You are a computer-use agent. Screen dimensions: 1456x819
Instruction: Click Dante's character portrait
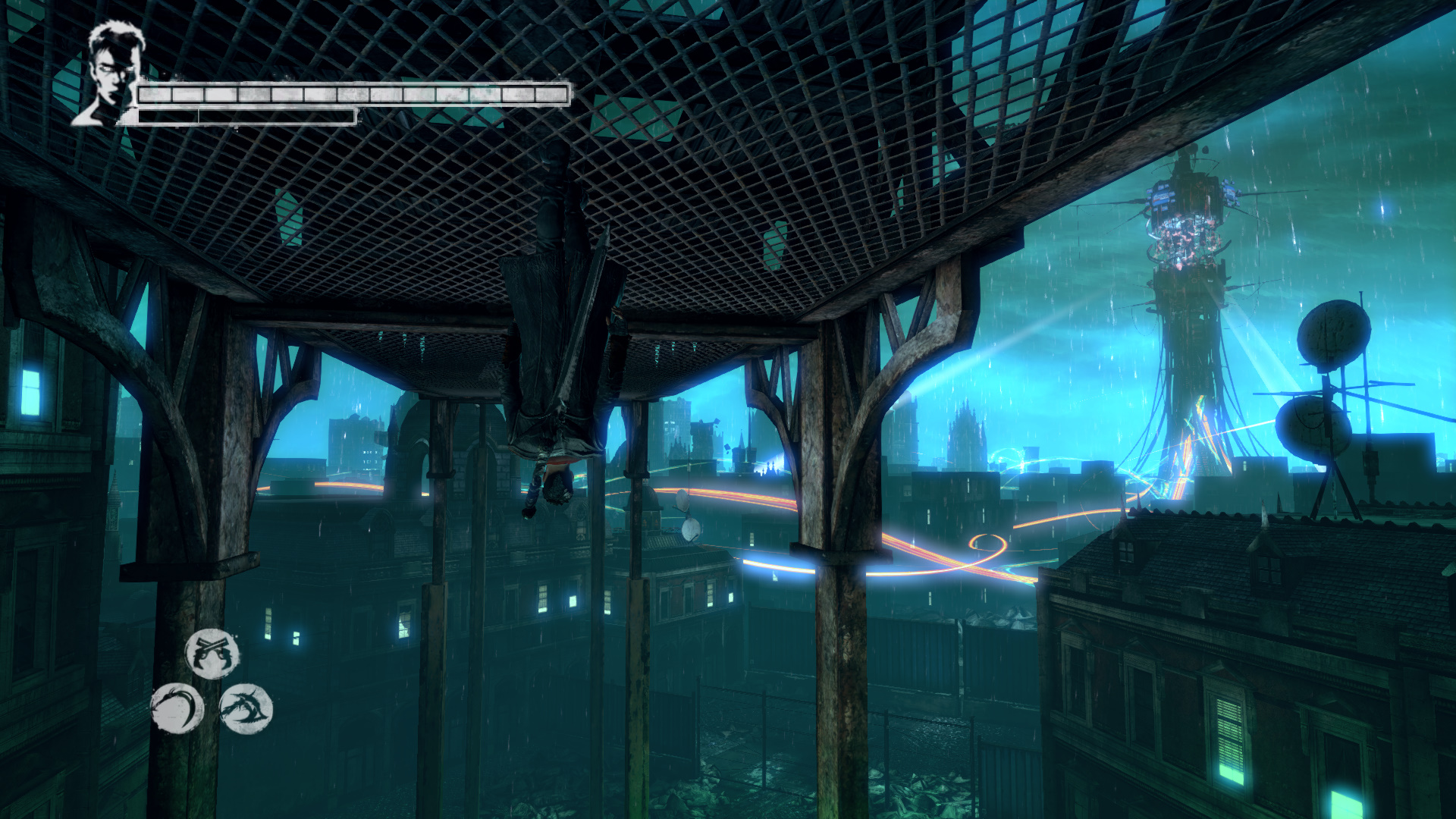pyautogui.click(x=111, y=74)
